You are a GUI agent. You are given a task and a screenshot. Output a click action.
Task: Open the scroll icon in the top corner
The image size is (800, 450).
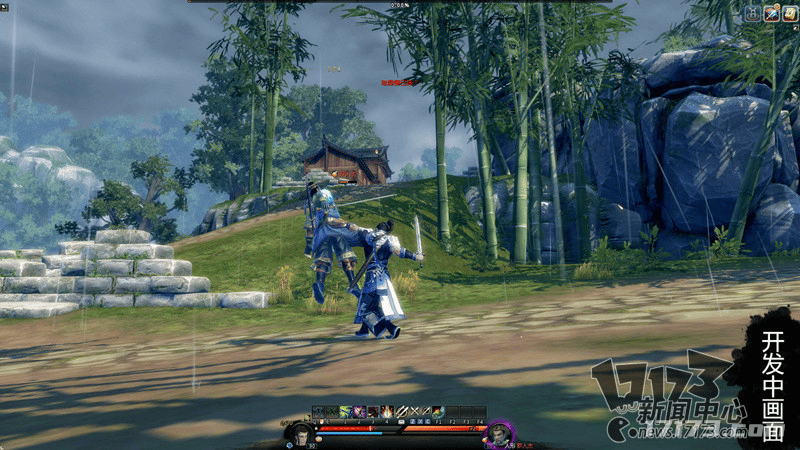[x=789, y=13]
